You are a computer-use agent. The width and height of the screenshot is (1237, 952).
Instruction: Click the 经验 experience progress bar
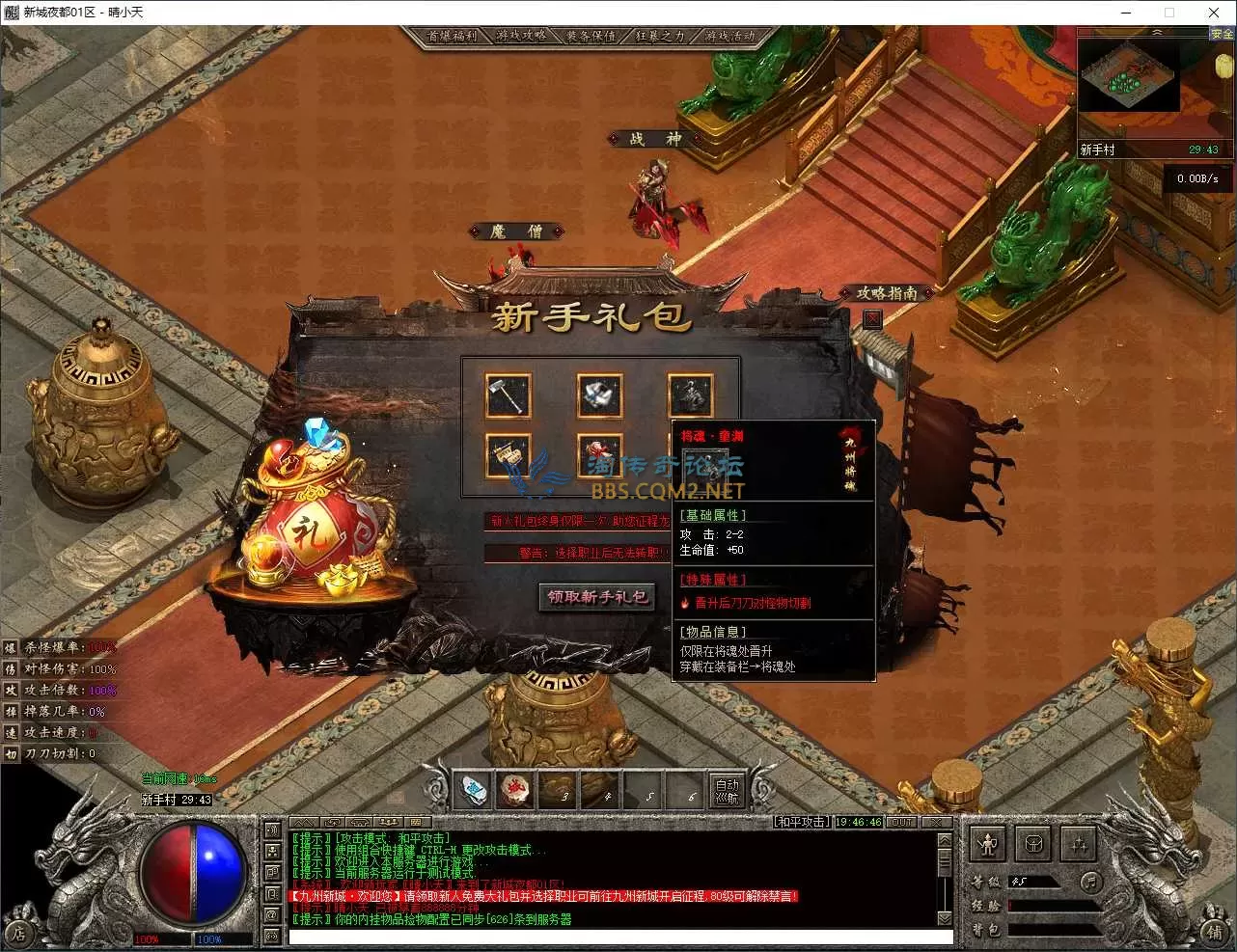(1052, 907)
